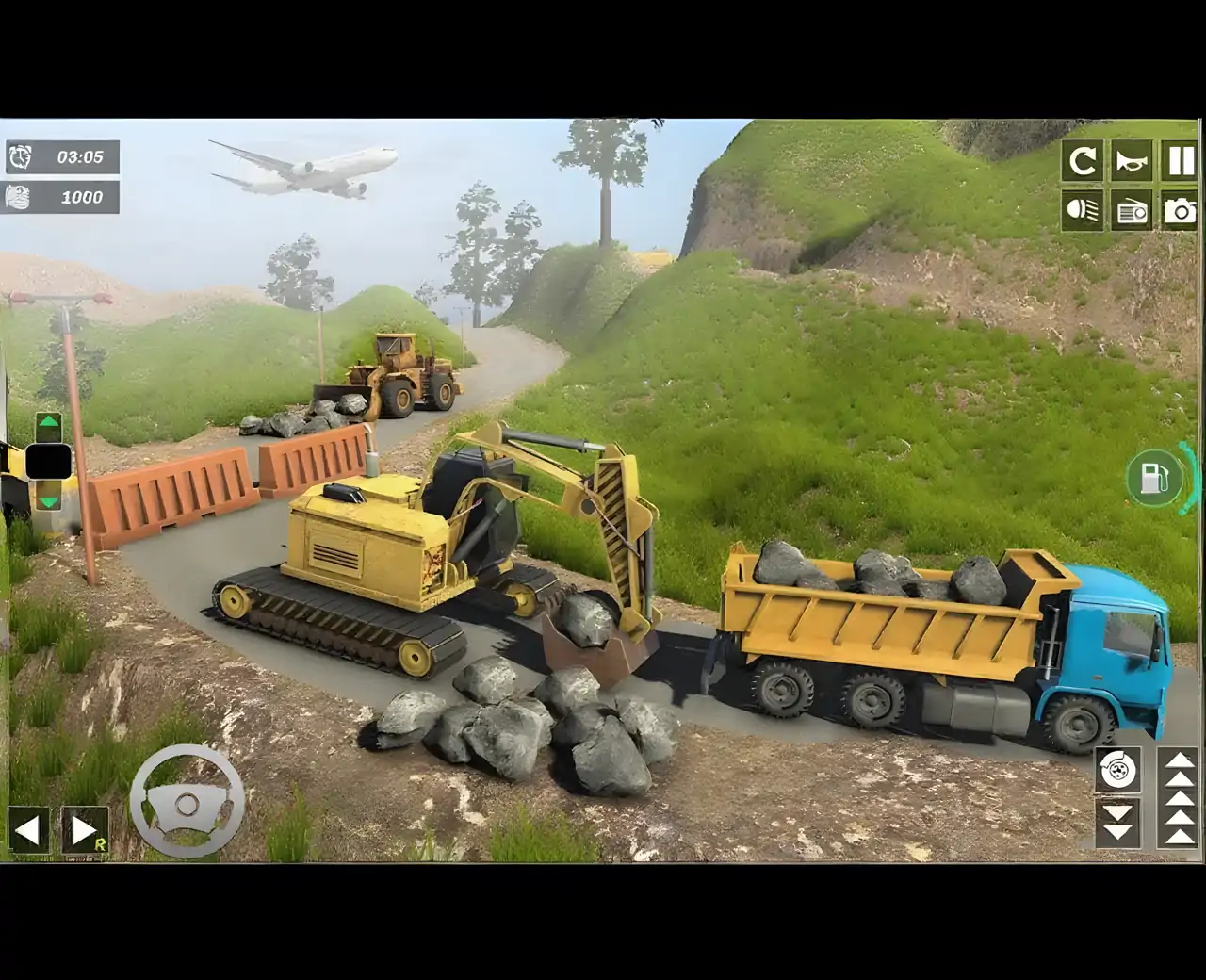Steer right with the right arrow

[84, 830]
